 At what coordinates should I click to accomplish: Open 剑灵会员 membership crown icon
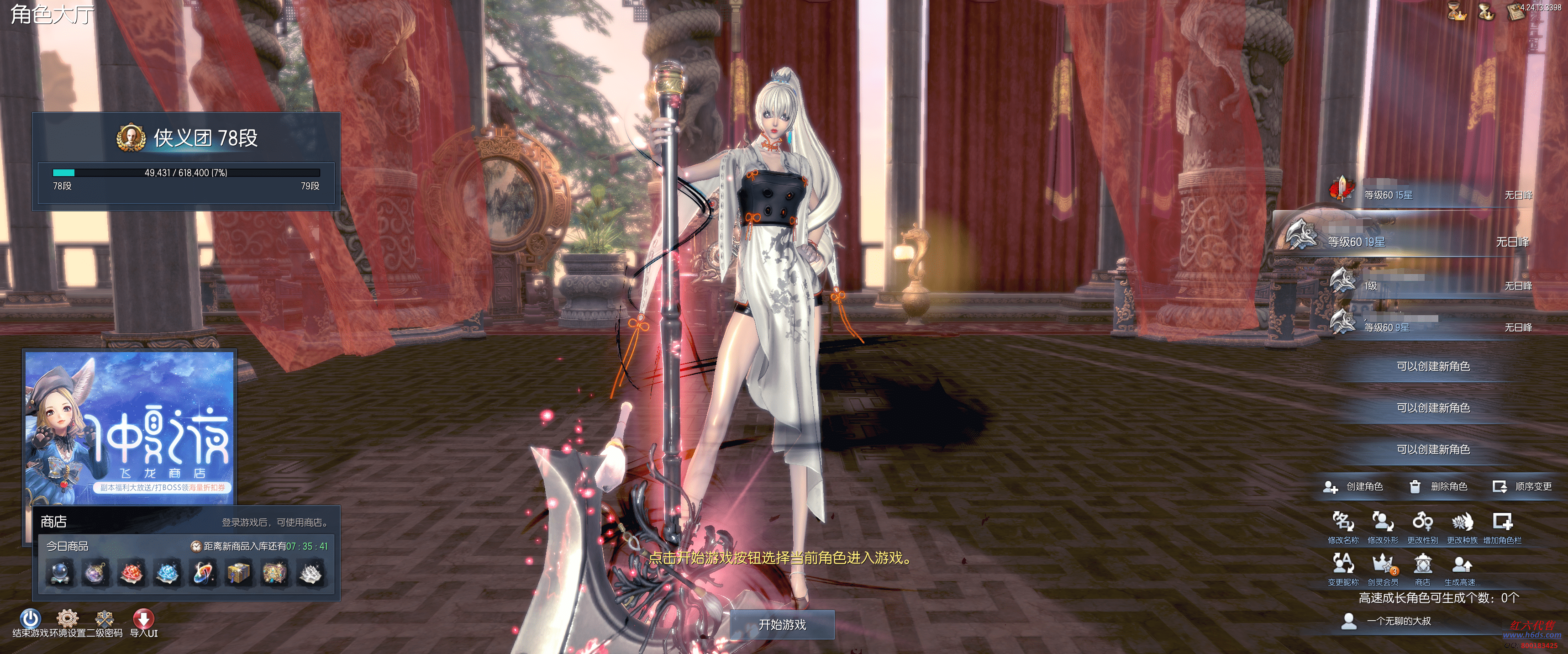point(1382,566)
